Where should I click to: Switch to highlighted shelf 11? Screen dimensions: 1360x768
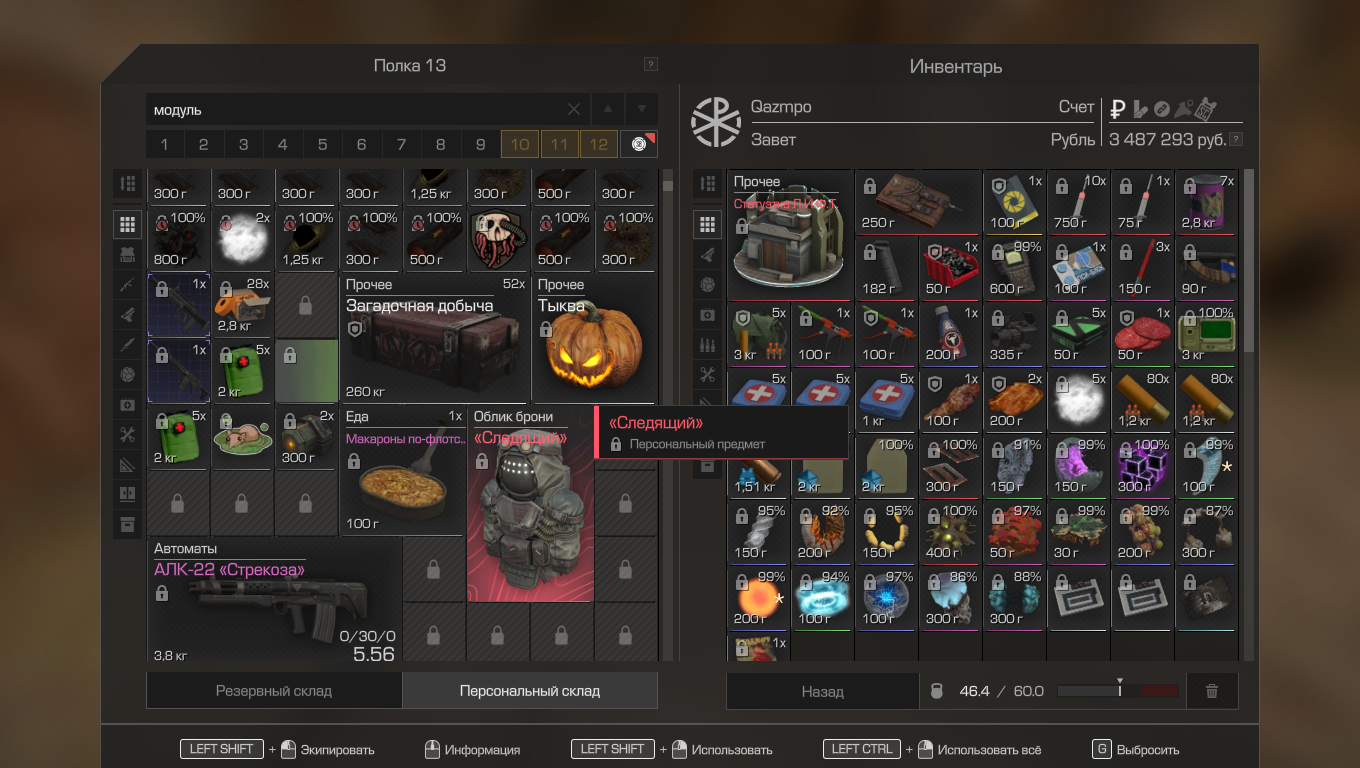(559, 144)
